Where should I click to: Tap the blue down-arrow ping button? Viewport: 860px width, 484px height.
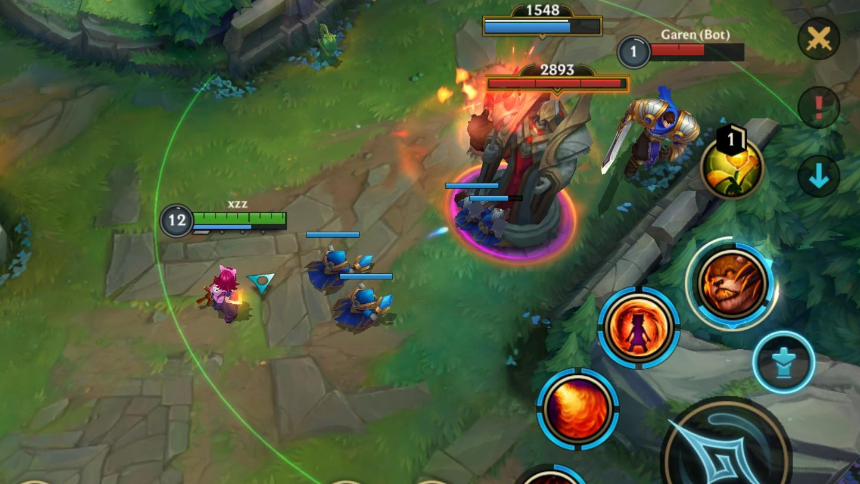(818, 176)
